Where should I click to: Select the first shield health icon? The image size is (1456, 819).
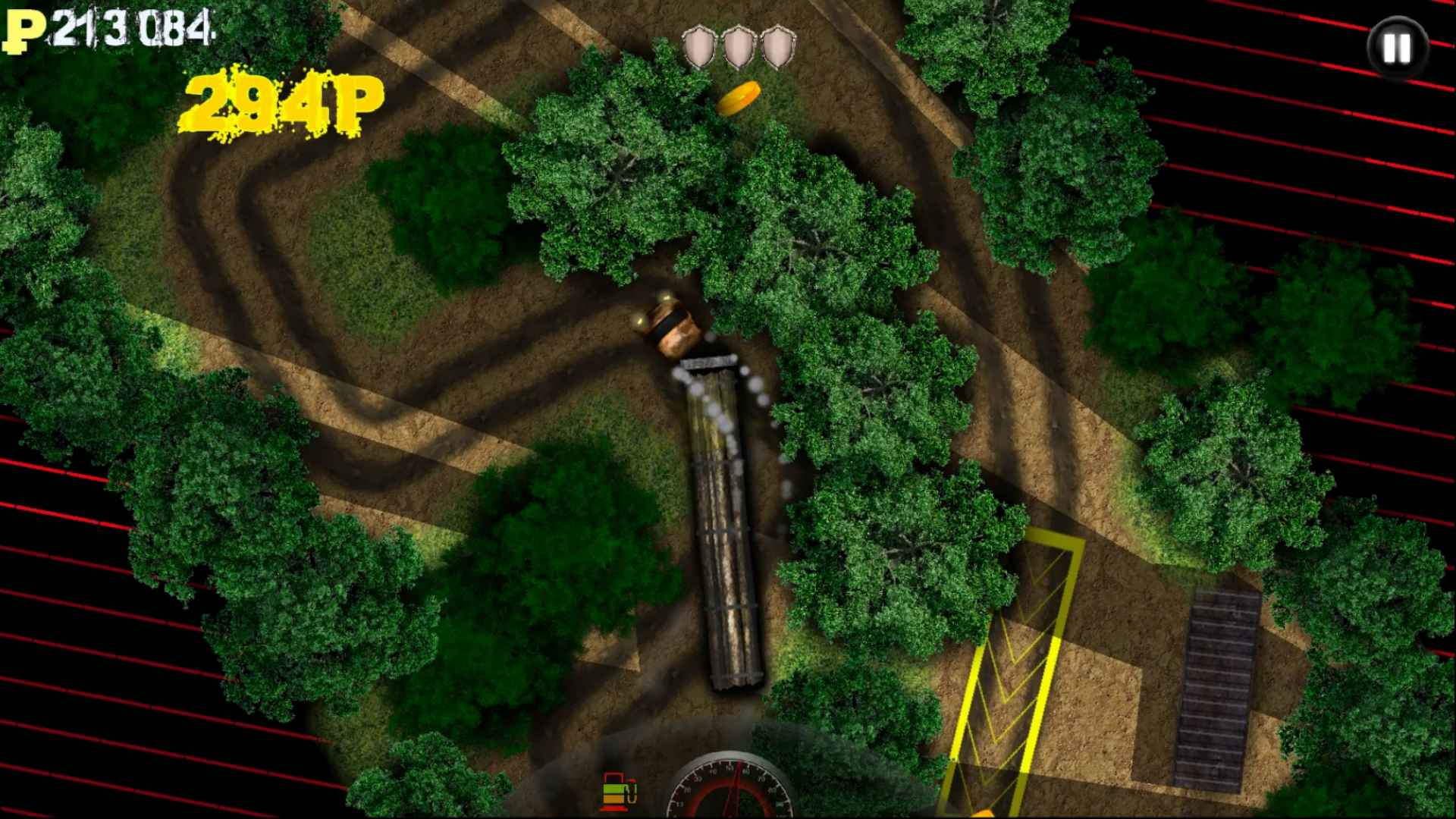698,43
